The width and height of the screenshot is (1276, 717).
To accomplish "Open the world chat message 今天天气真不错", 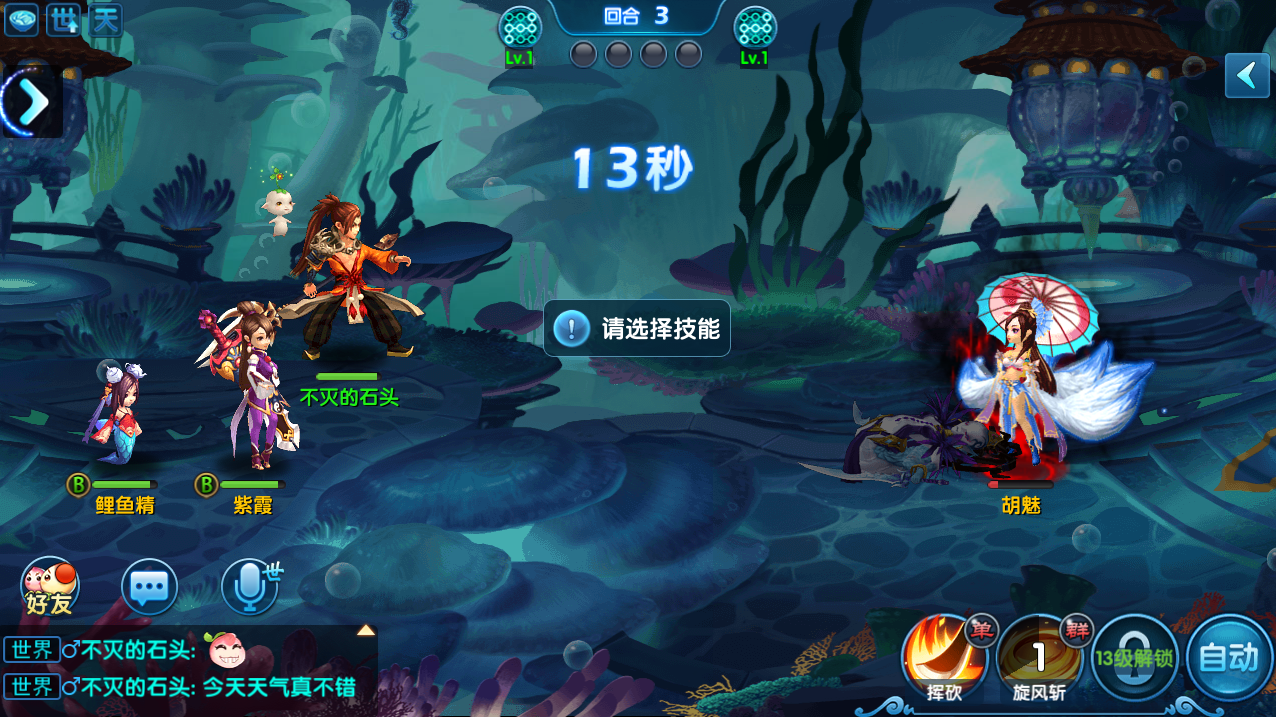I will 279,687.
